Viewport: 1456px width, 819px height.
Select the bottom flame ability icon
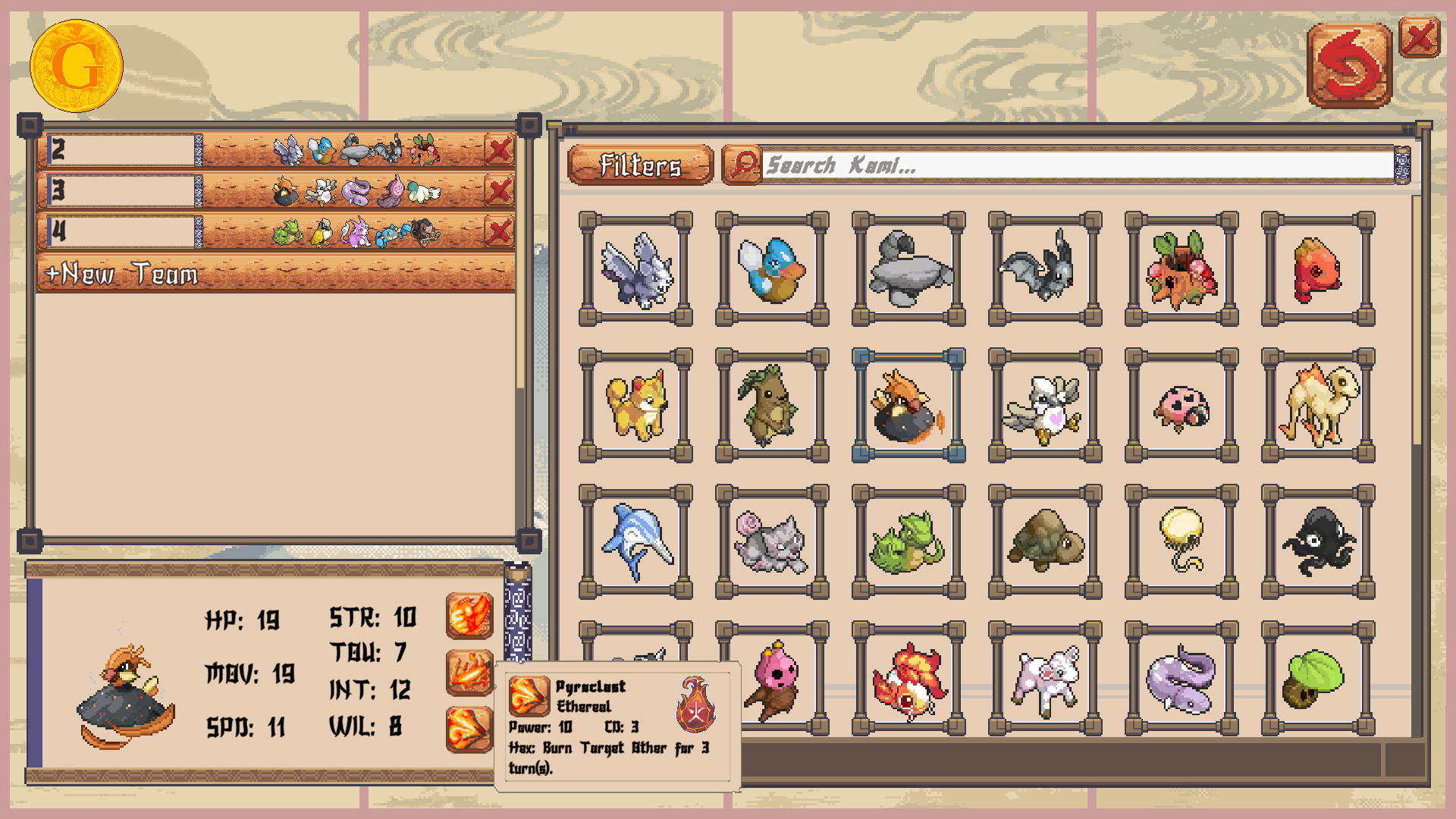[x=468, y=728]
